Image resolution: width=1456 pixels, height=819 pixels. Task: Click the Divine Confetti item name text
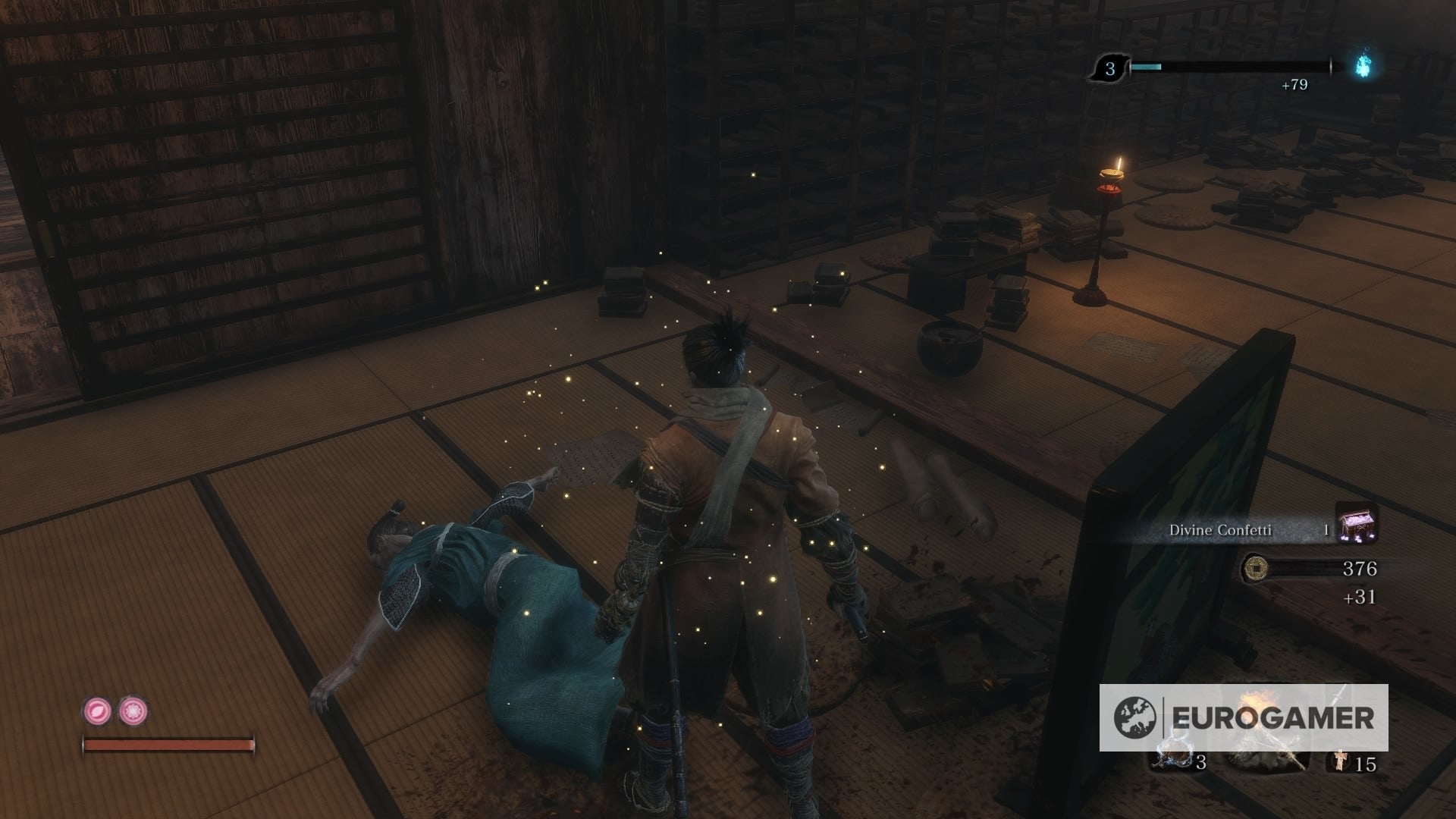click(x=1221, y=529)
